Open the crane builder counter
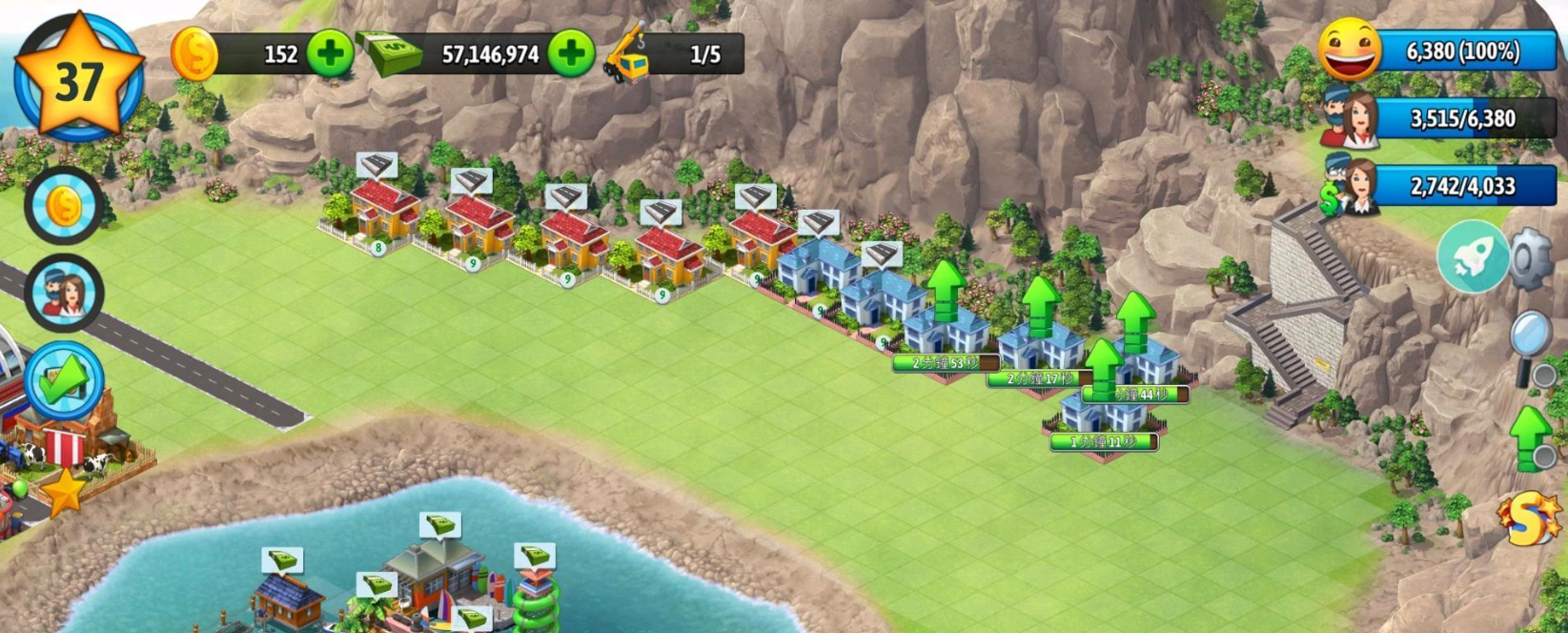1568x633 pixels. click(675, 54)
